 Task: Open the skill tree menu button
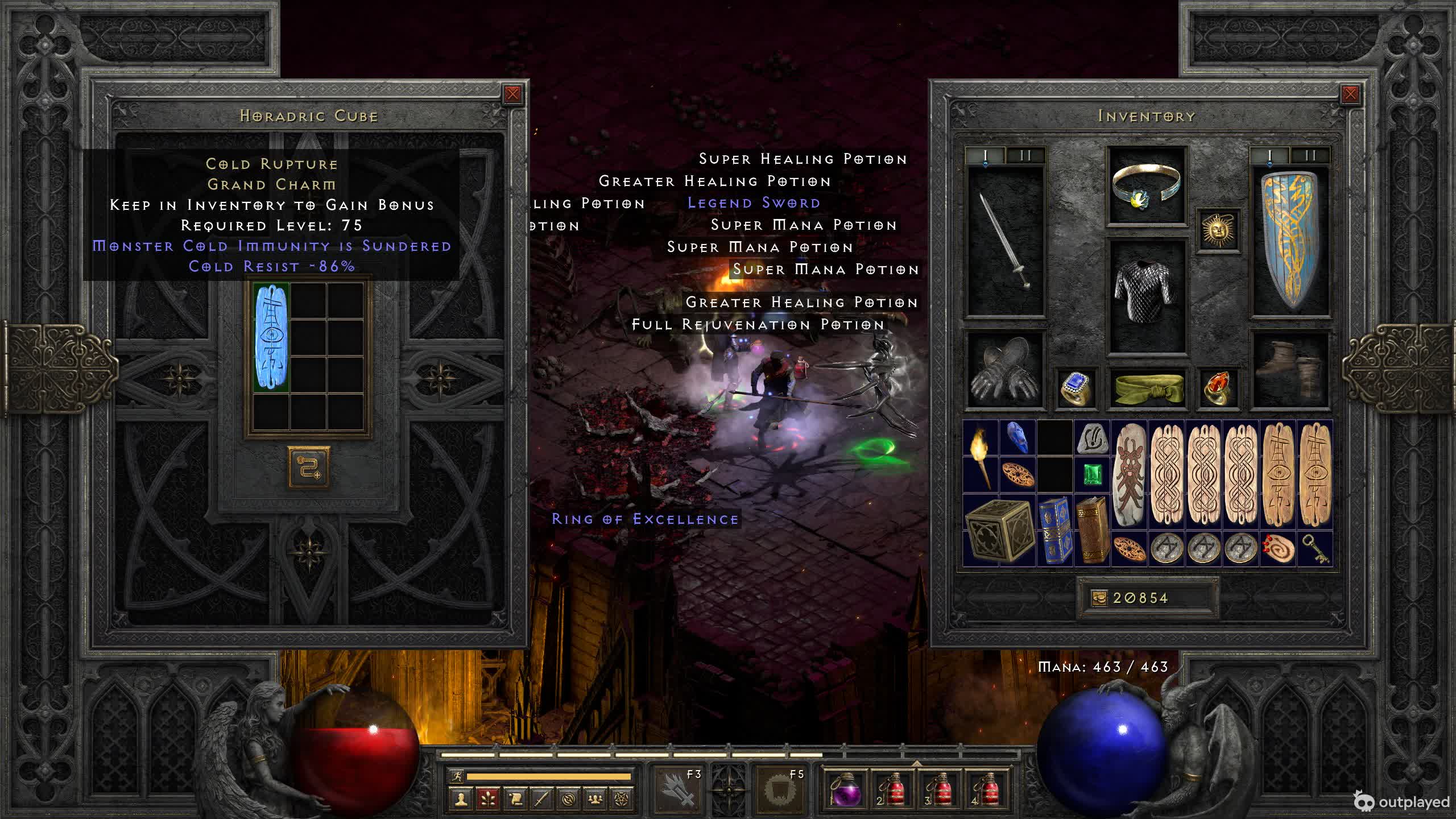[488, 800]
